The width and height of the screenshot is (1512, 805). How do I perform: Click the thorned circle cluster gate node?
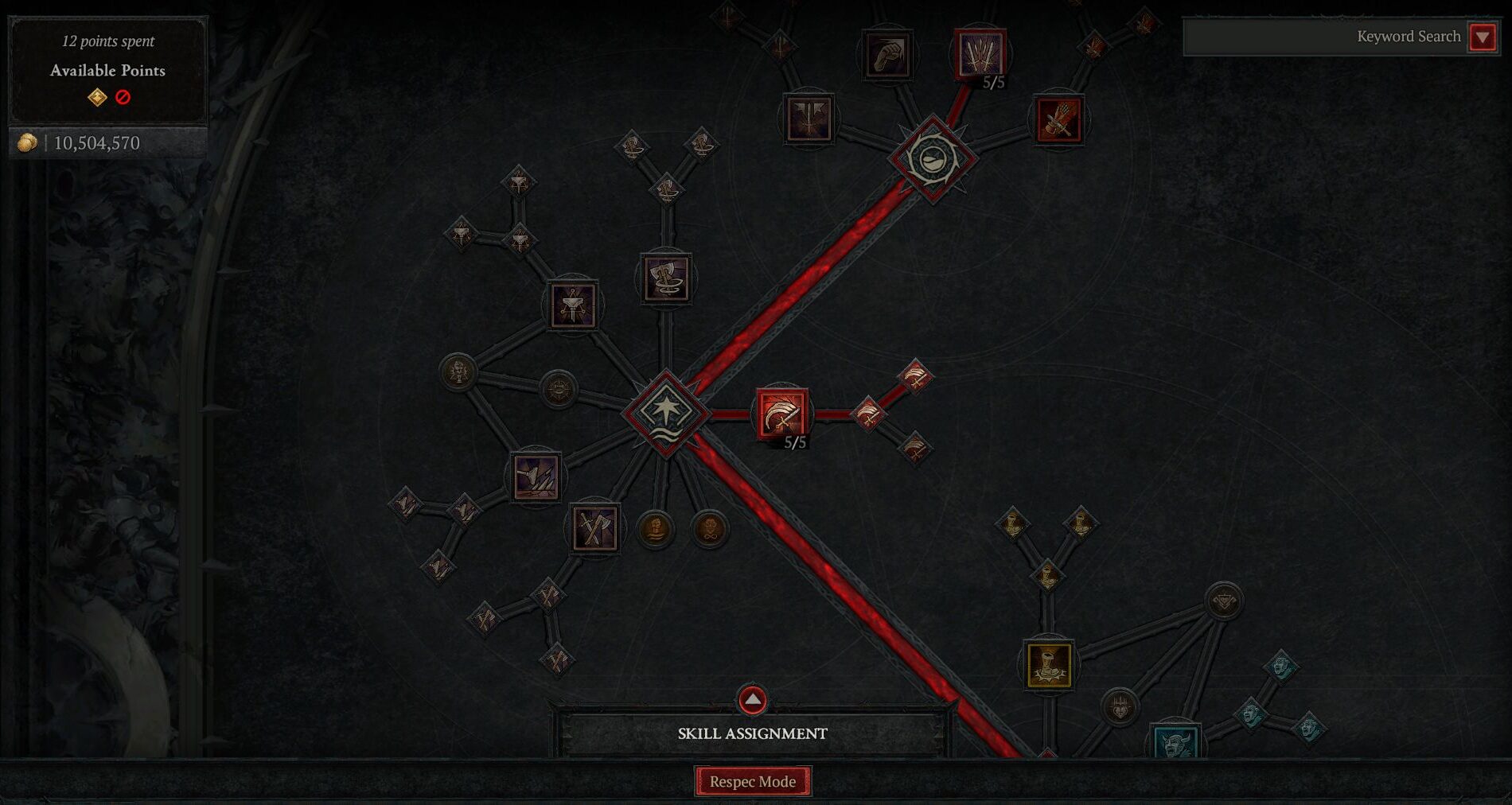point(935,157)
